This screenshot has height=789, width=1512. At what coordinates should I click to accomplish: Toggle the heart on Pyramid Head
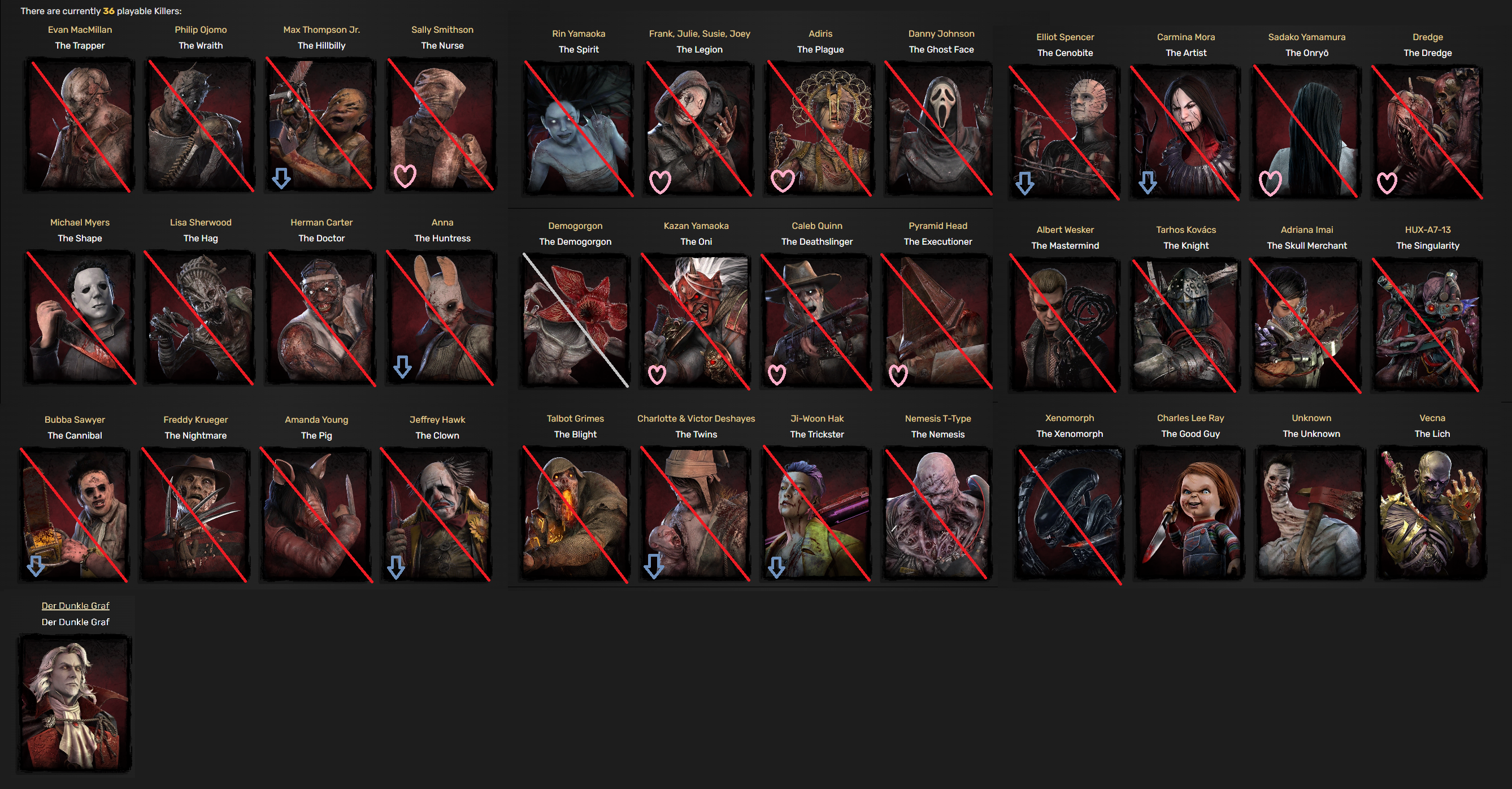(898, 374)
